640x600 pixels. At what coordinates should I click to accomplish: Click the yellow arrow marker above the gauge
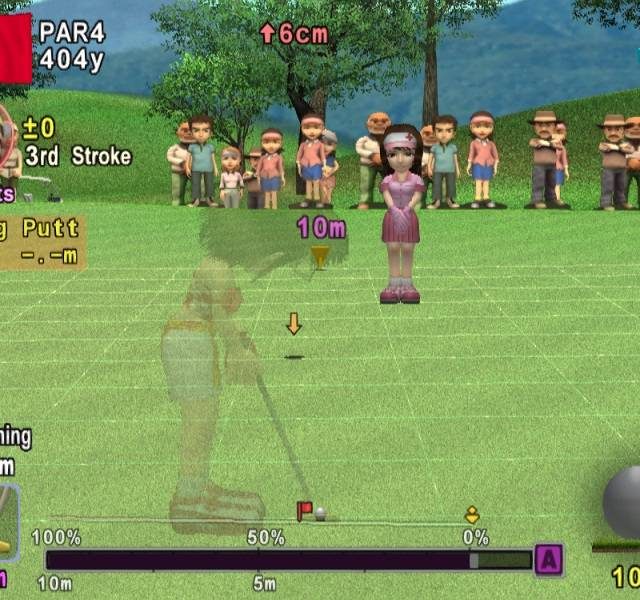point(472,515)
